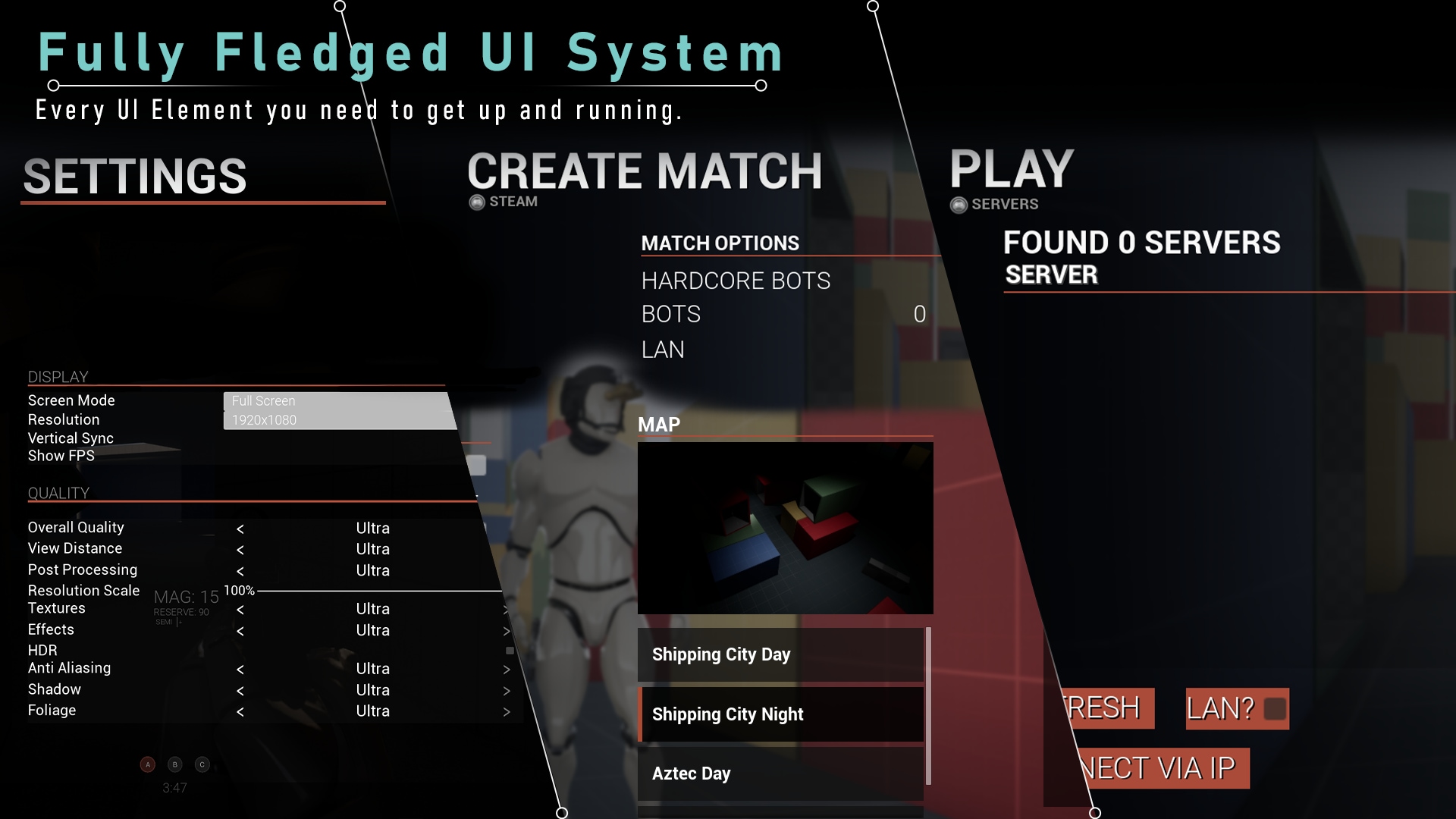Select the Steam icon under CREATE MATCH
Screen dimensions: 1456x819
pyautogui.click(x=476, y=202)
